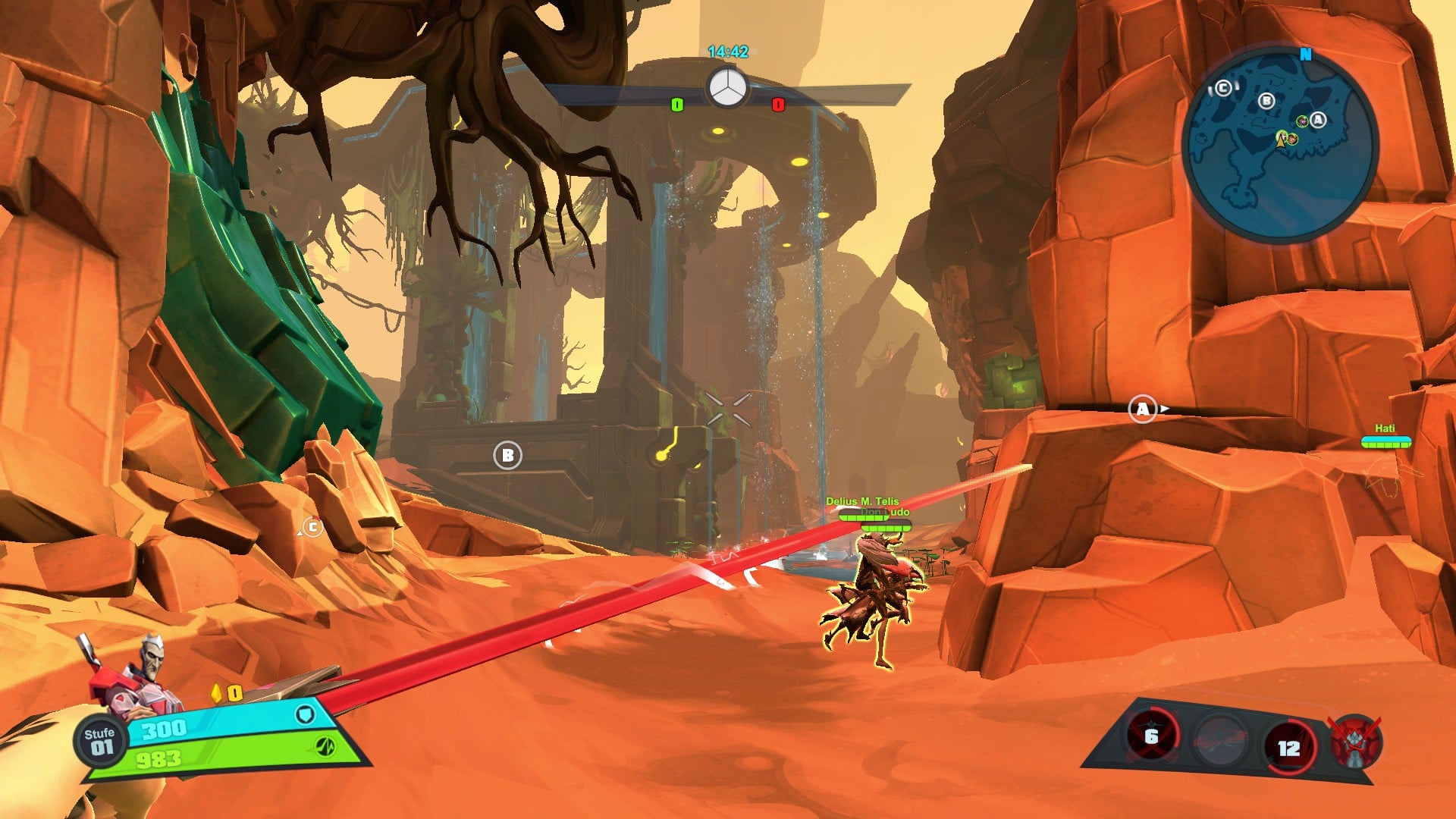The image size is (1456, 819).
Task: Click the capture objective emblem under the timer
Action: click(x=727, y=88)
